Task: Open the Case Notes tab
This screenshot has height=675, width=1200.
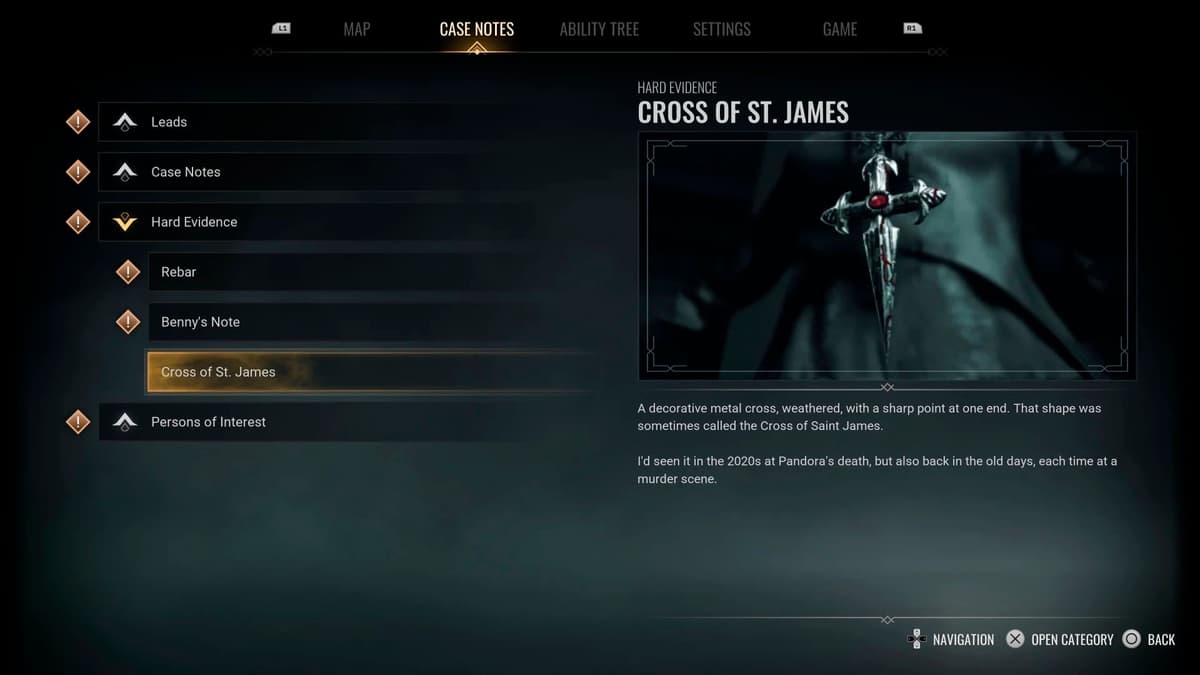Action: [476, 29]
